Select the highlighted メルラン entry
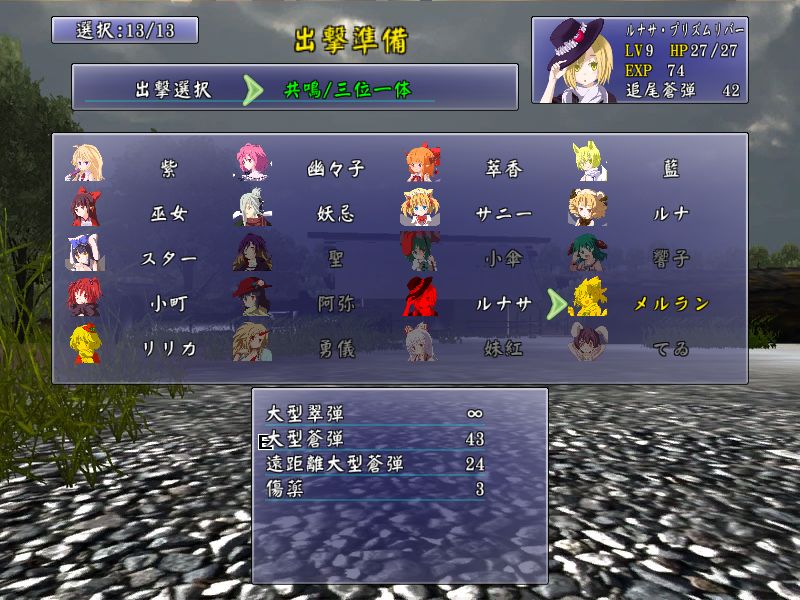Screen dimensions: 800x600 click(671, 303)
